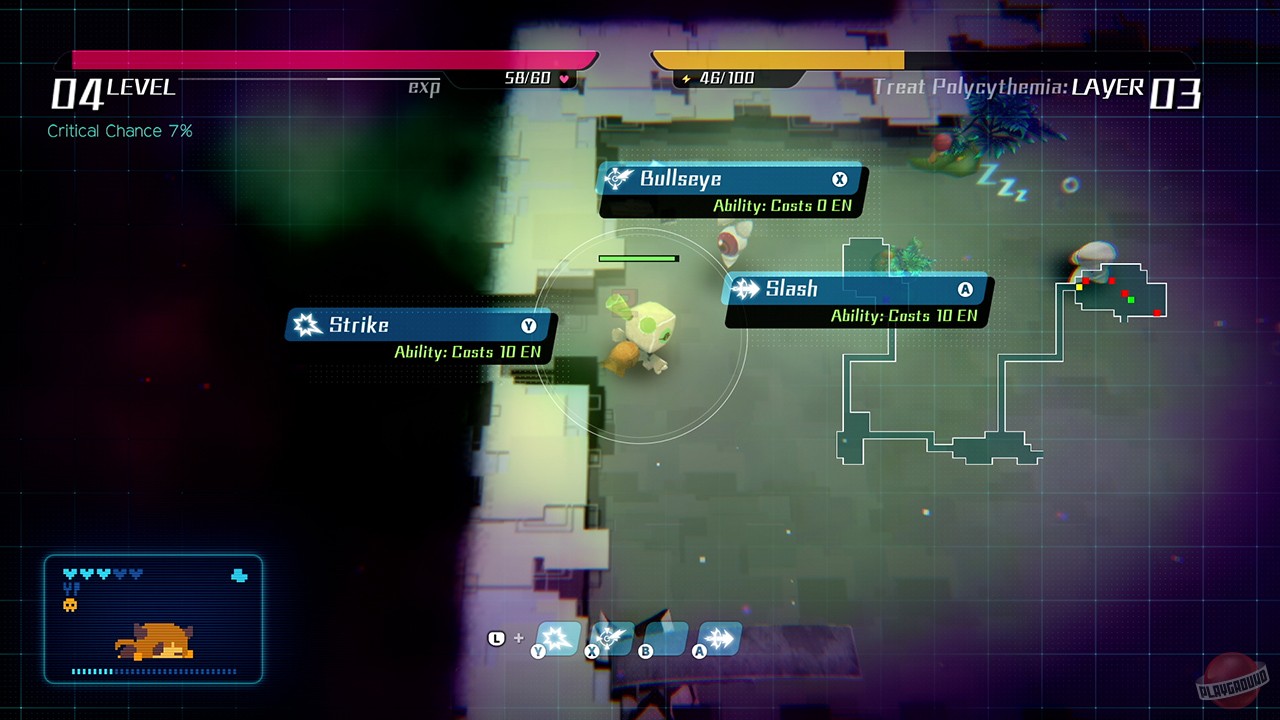Toggle the yellow player marker on the minimap
Image resolution: width=1280 pixels, height=720 pixels.
pos(1079,287)
